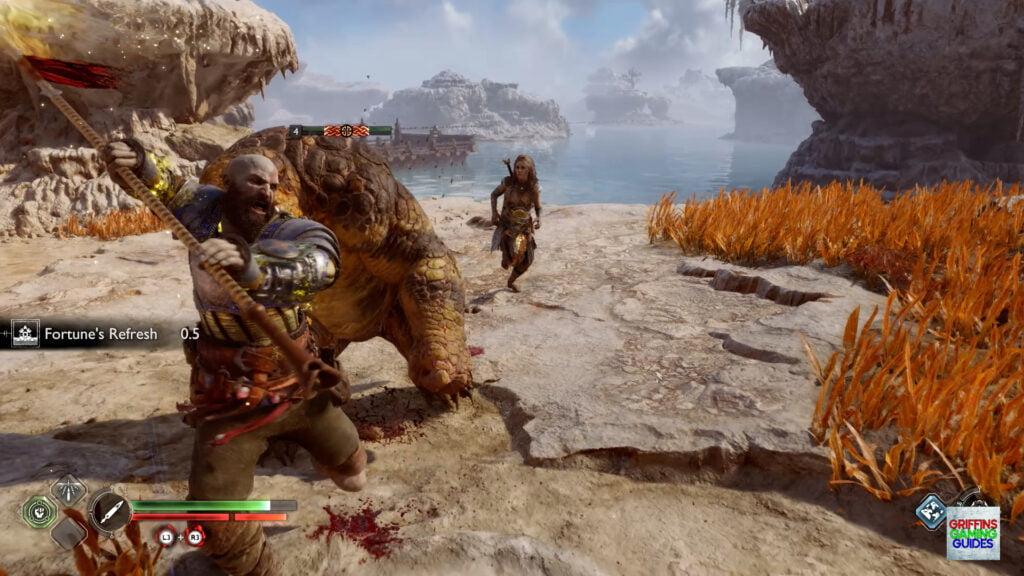Trigger the upper diamond runic attack icon
This screenshot has width=1024, height=576.
point(69,490)
